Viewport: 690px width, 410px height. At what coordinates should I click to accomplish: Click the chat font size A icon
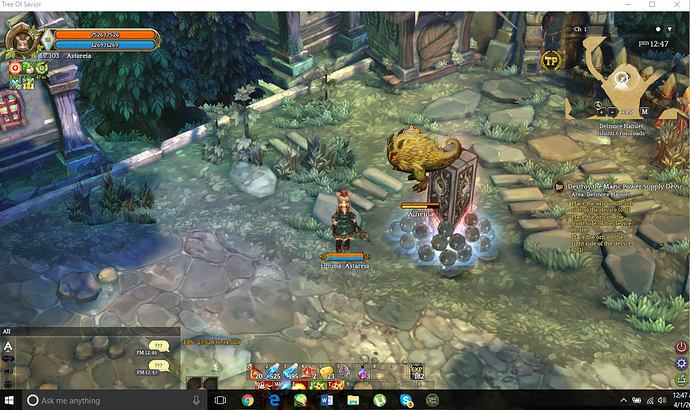8,347
